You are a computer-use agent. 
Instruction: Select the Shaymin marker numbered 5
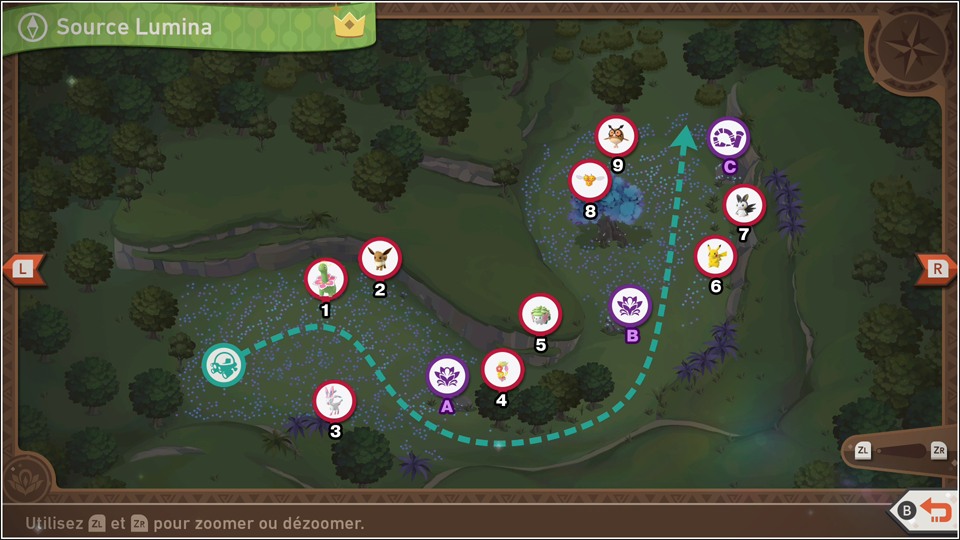coord(540,314)
